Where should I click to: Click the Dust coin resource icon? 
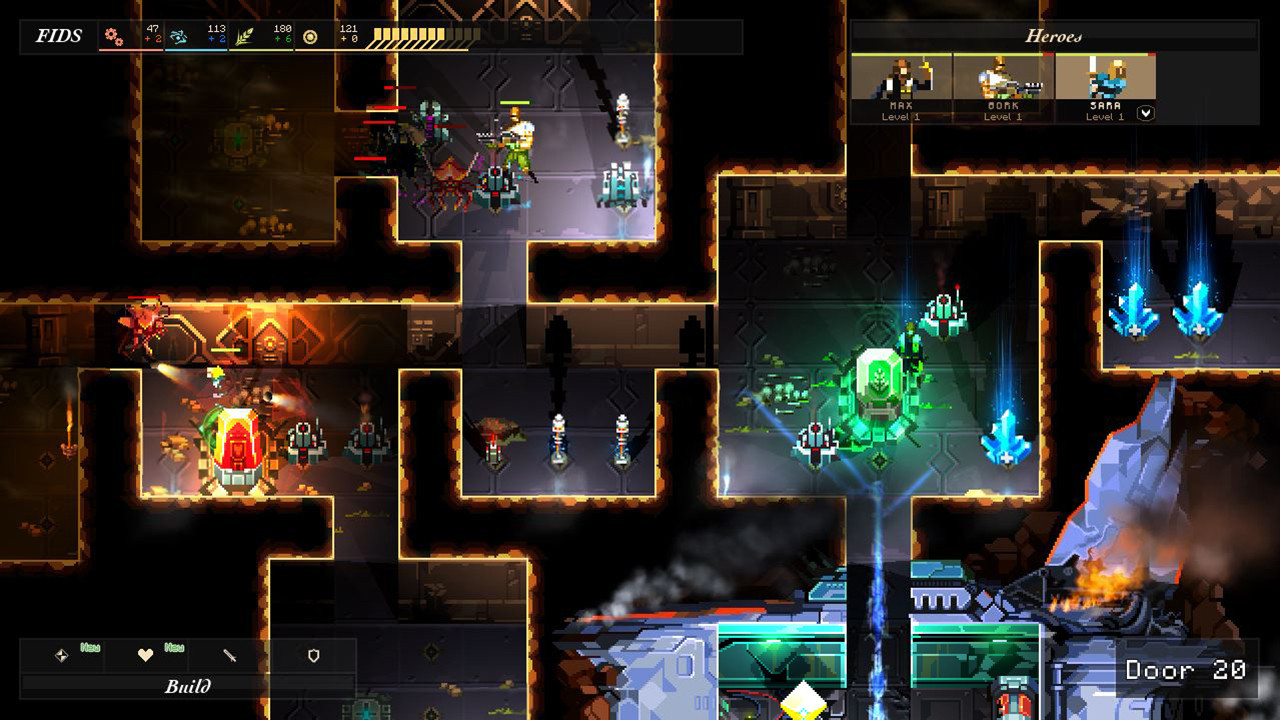(x=310, y=38)
